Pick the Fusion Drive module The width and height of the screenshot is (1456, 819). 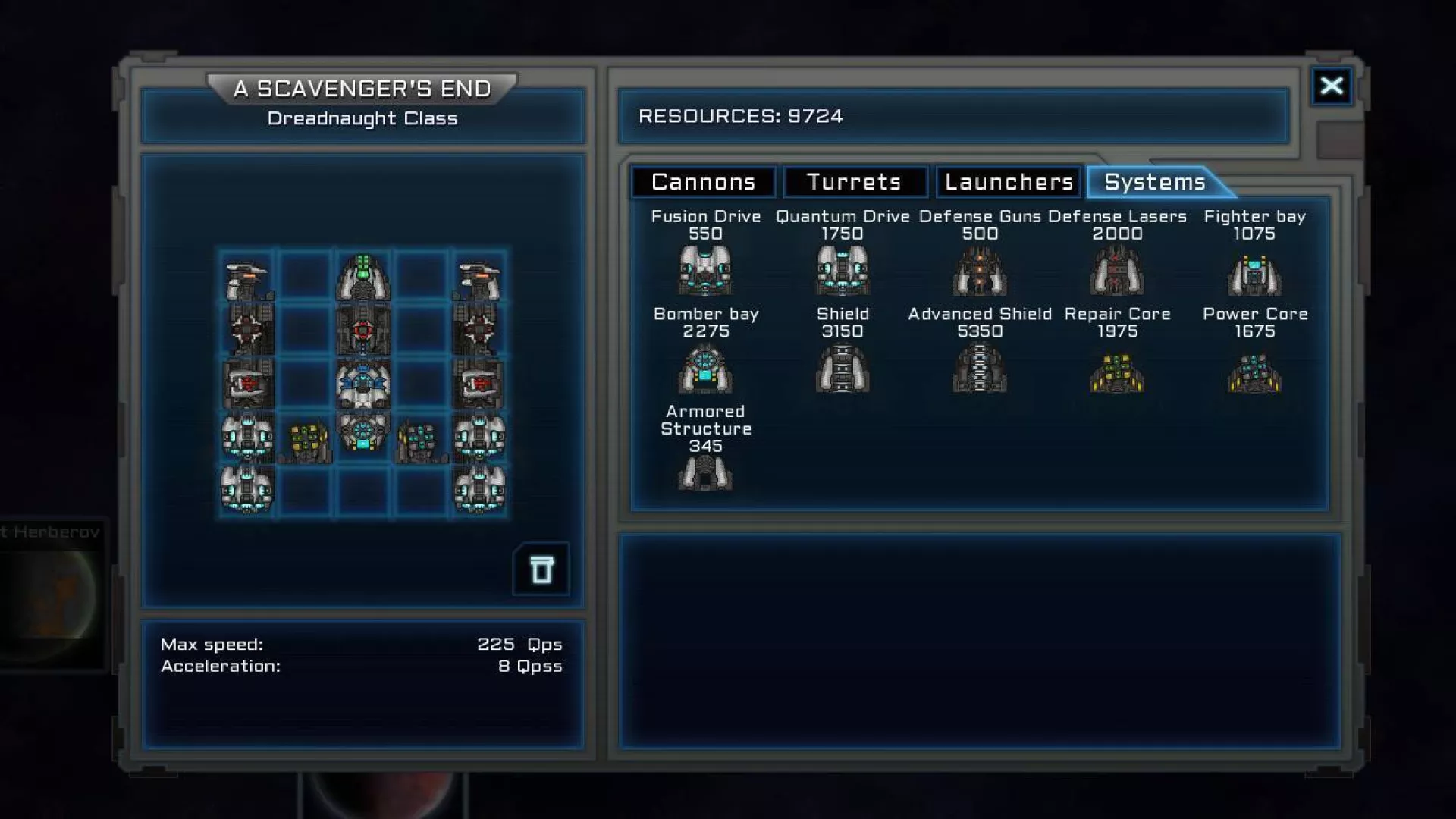705,271
